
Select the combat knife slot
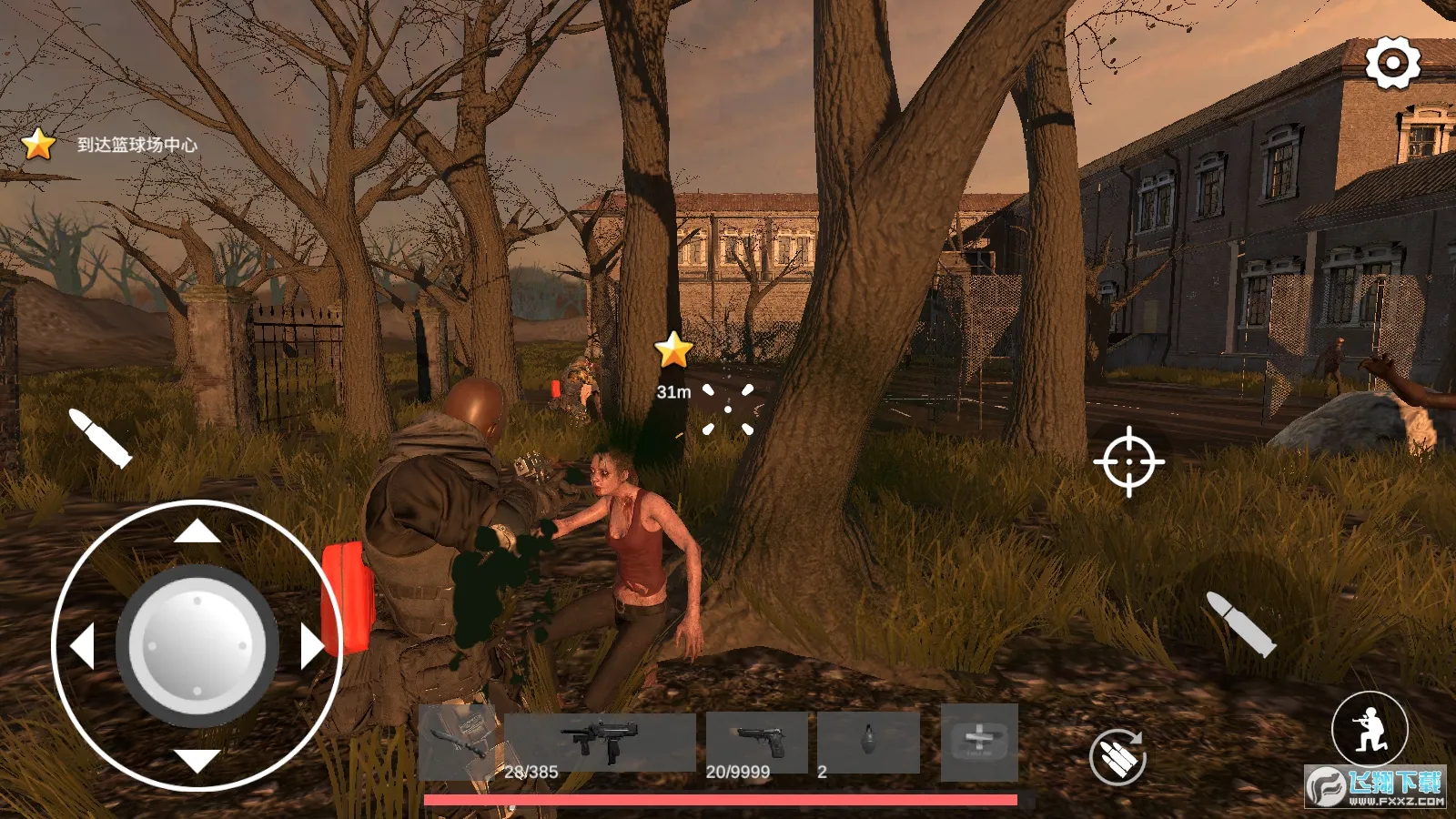tap(460, 742)
